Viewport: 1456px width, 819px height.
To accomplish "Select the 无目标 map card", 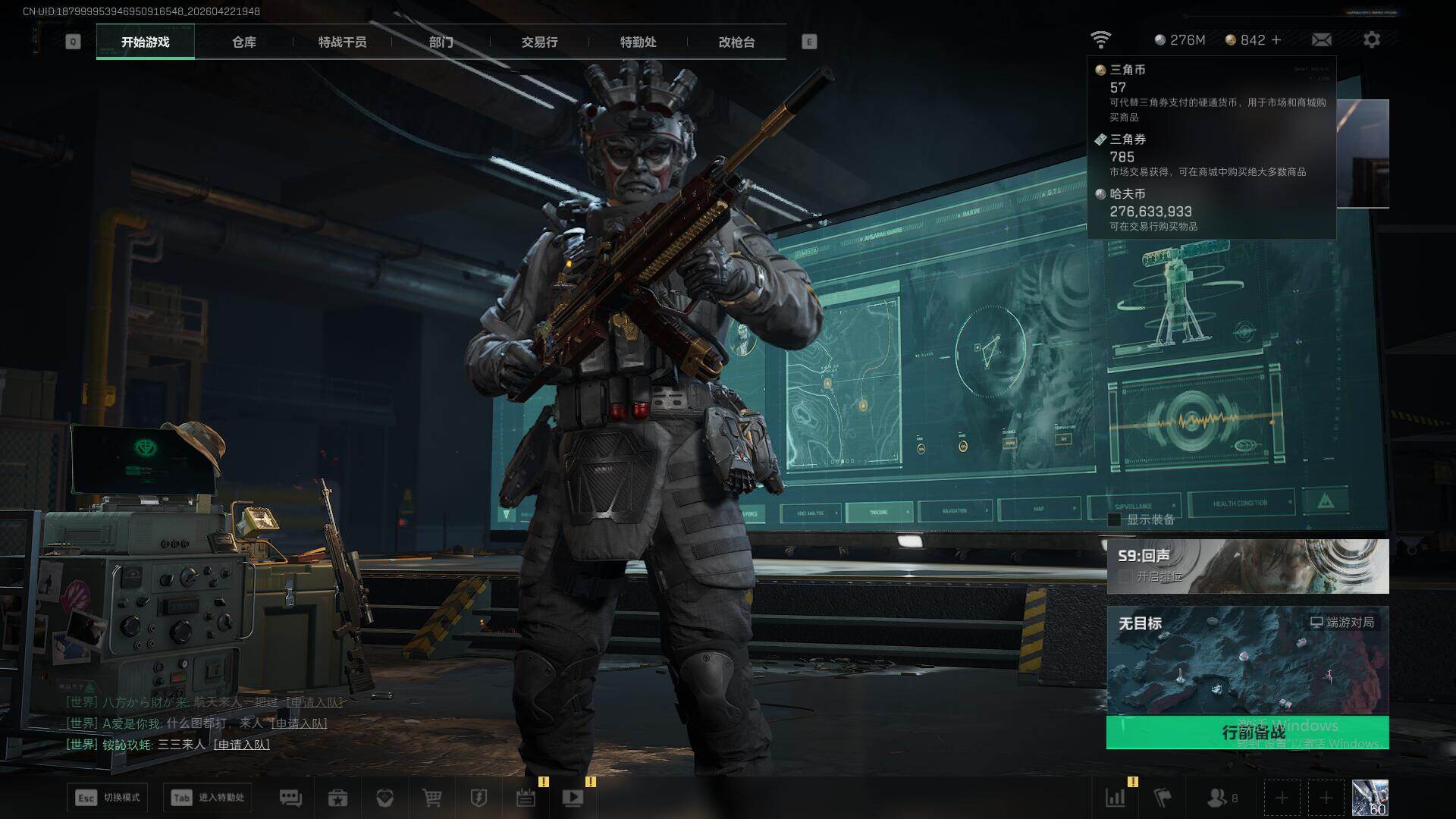I will click(x=1247, y=660).
